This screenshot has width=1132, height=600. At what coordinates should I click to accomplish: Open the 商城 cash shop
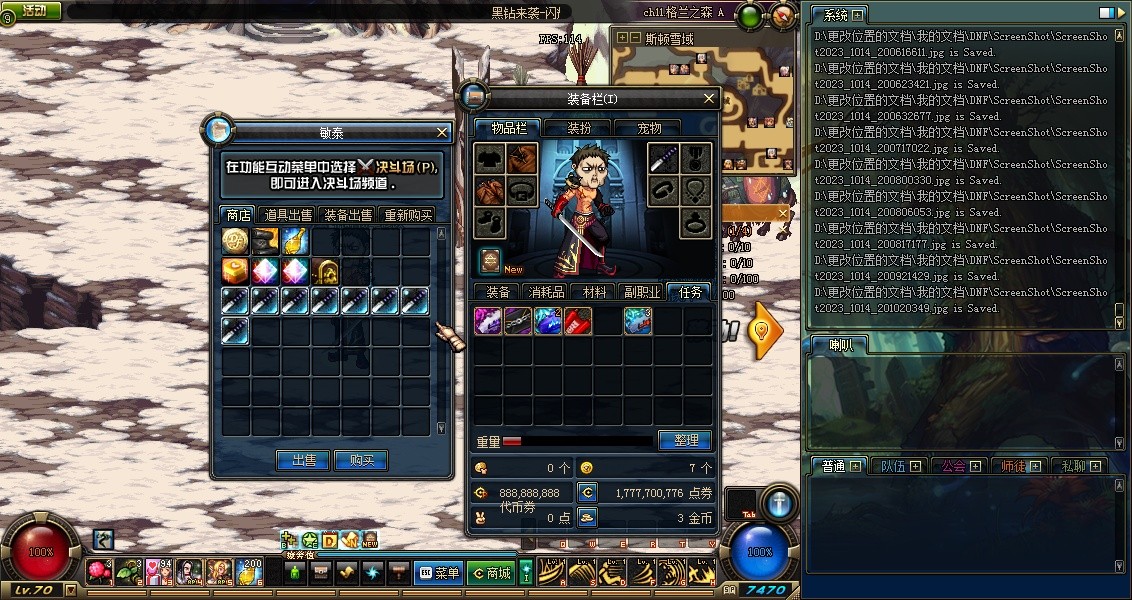pos(491,573)
